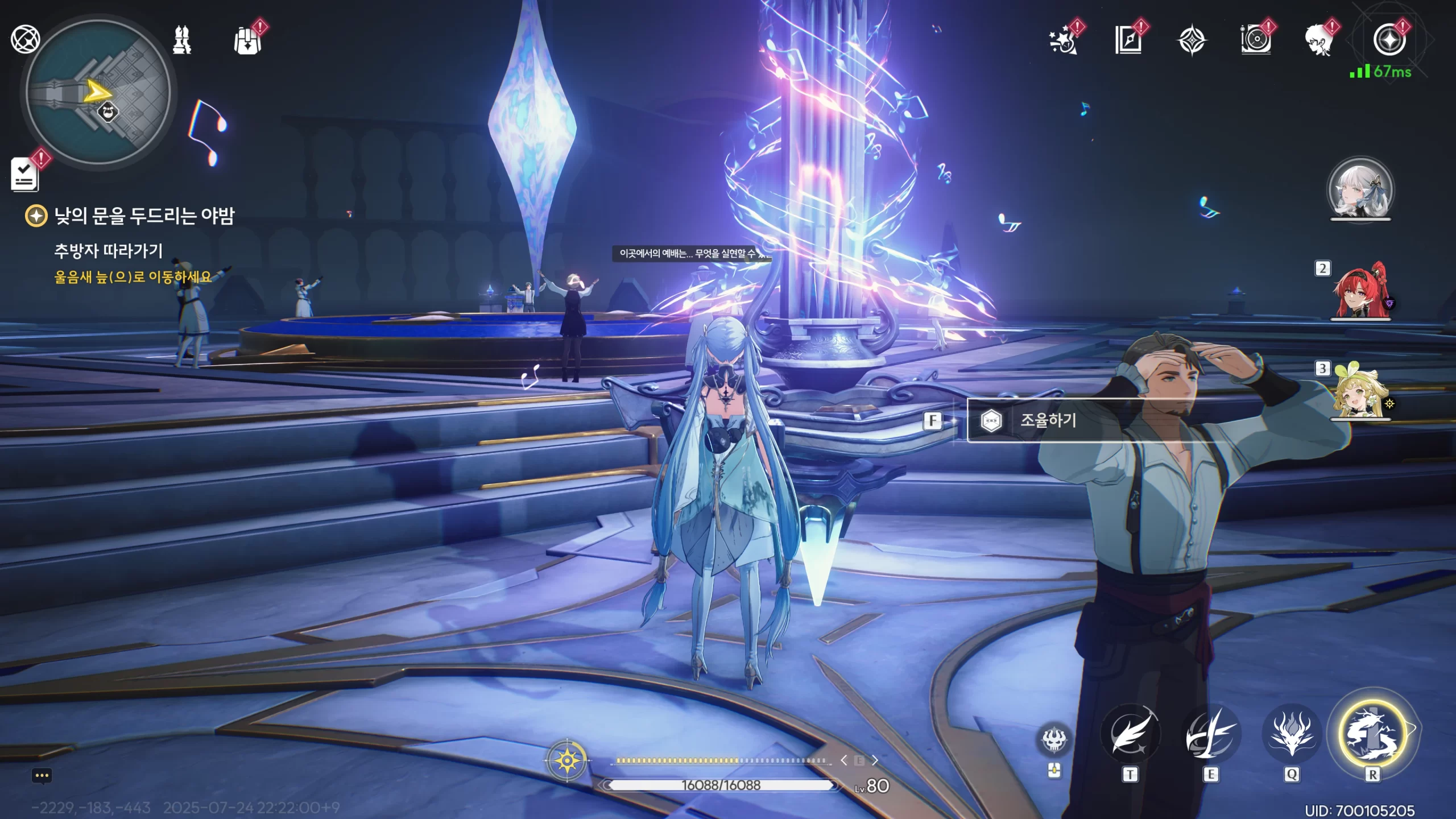This screenshot has height=819, width=1456.
Task: Choose the '조율하기' interaction prompt
Action: click(1048, 420)
